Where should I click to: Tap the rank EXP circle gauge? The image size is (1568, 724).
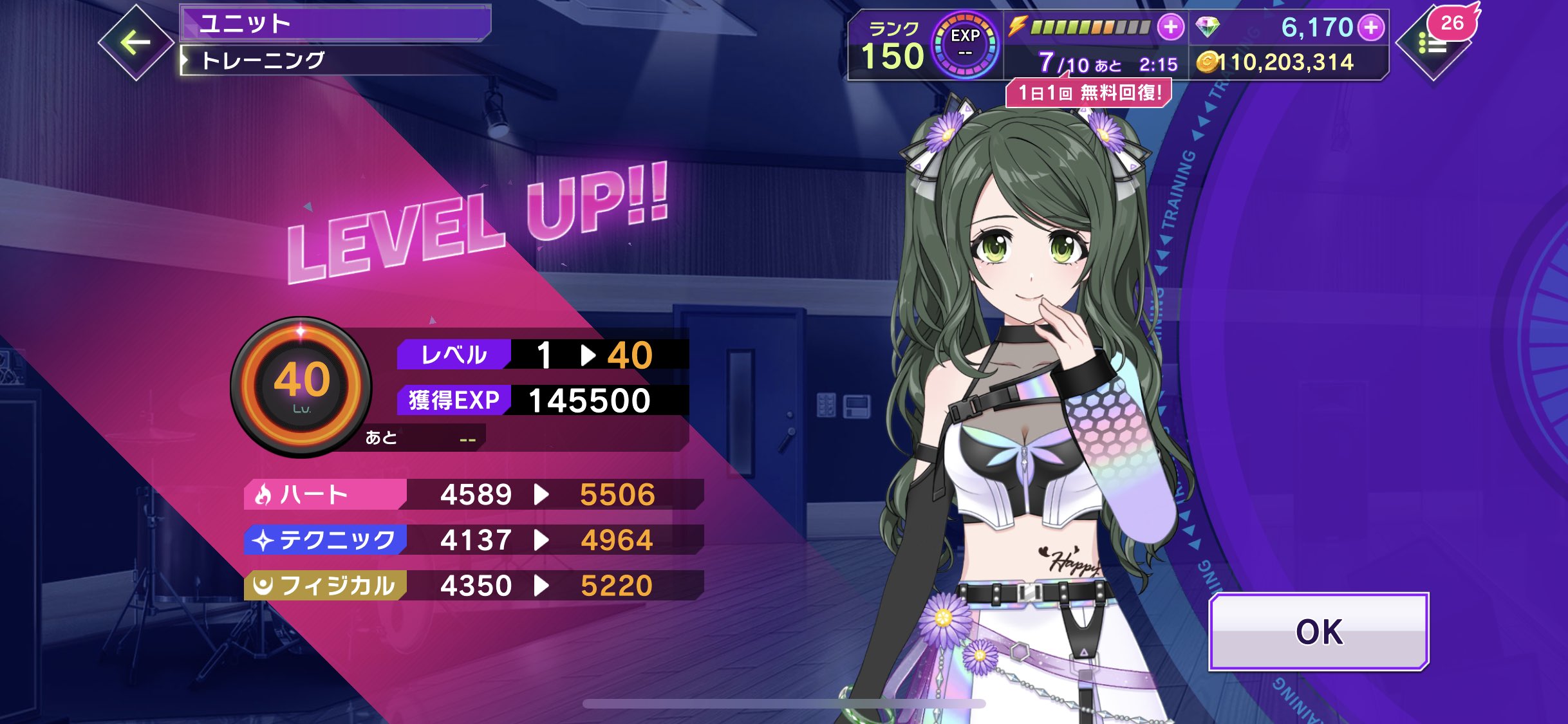pos(965,45)
